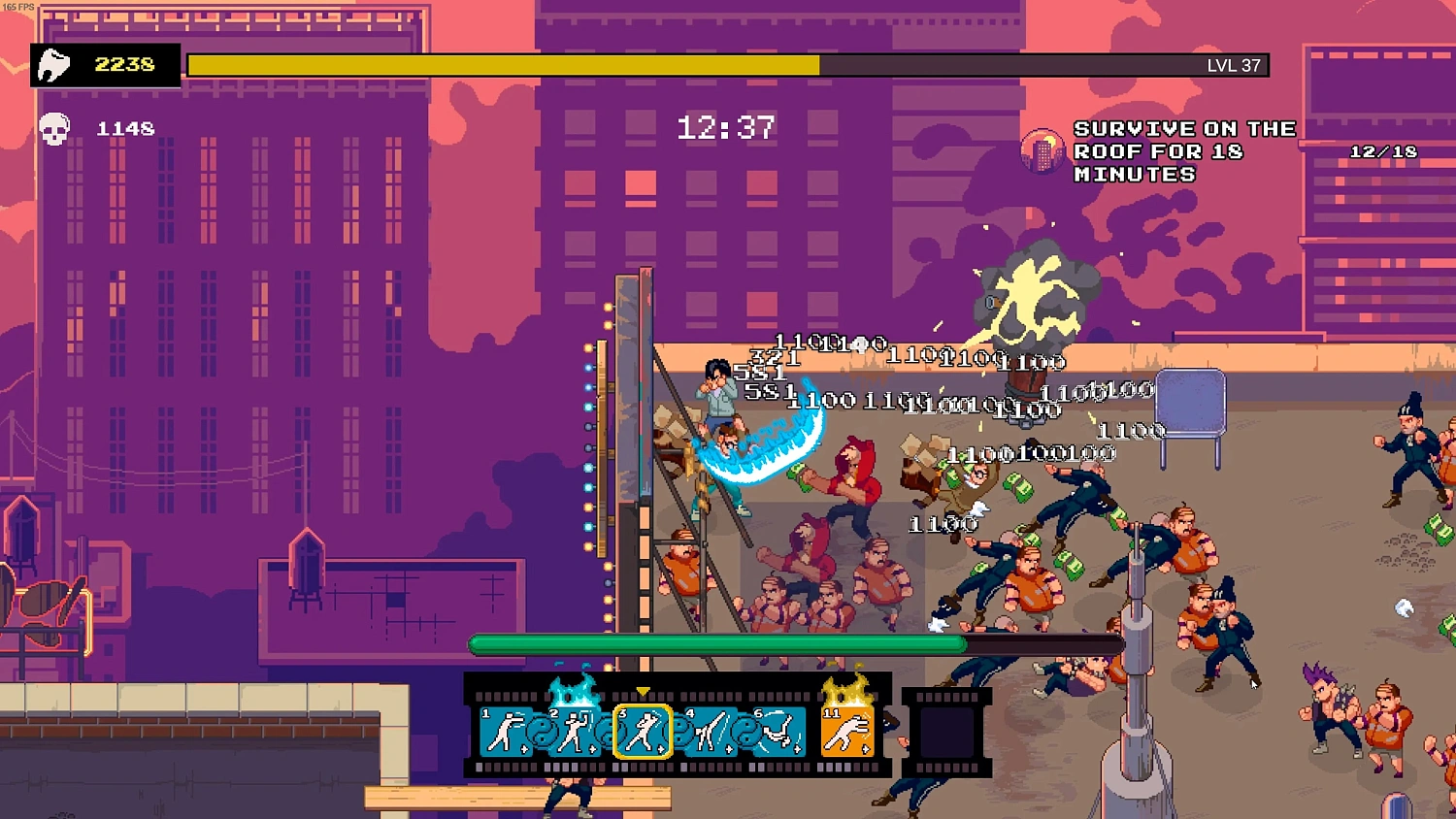The width and height of the screenshot is (1456, 819).
Task: Click the building icon beside the objective text
Action: pyautogui.click(x=1042, y=152)
